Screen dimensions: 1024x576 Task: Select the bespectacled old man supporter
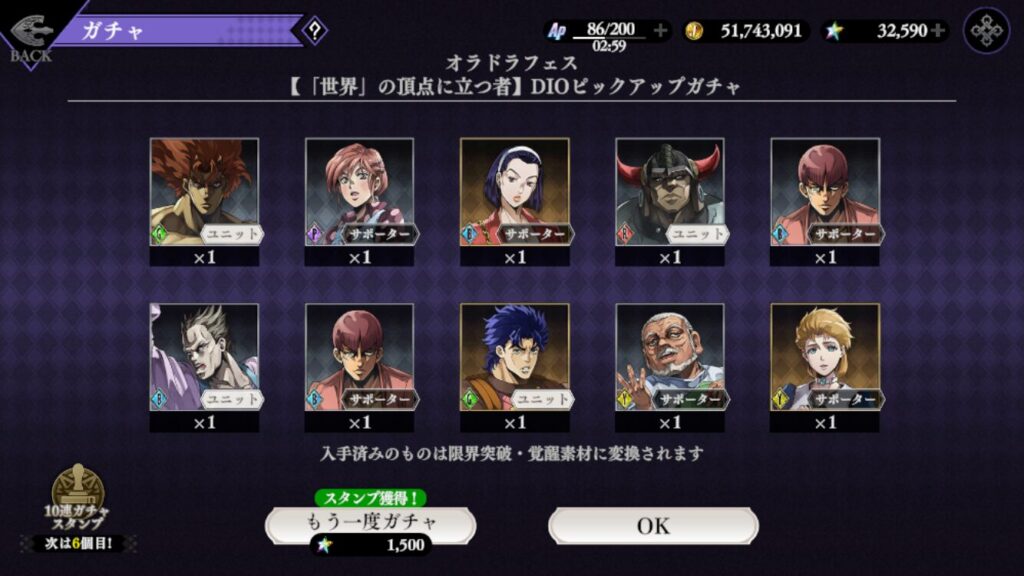(669, 357)
